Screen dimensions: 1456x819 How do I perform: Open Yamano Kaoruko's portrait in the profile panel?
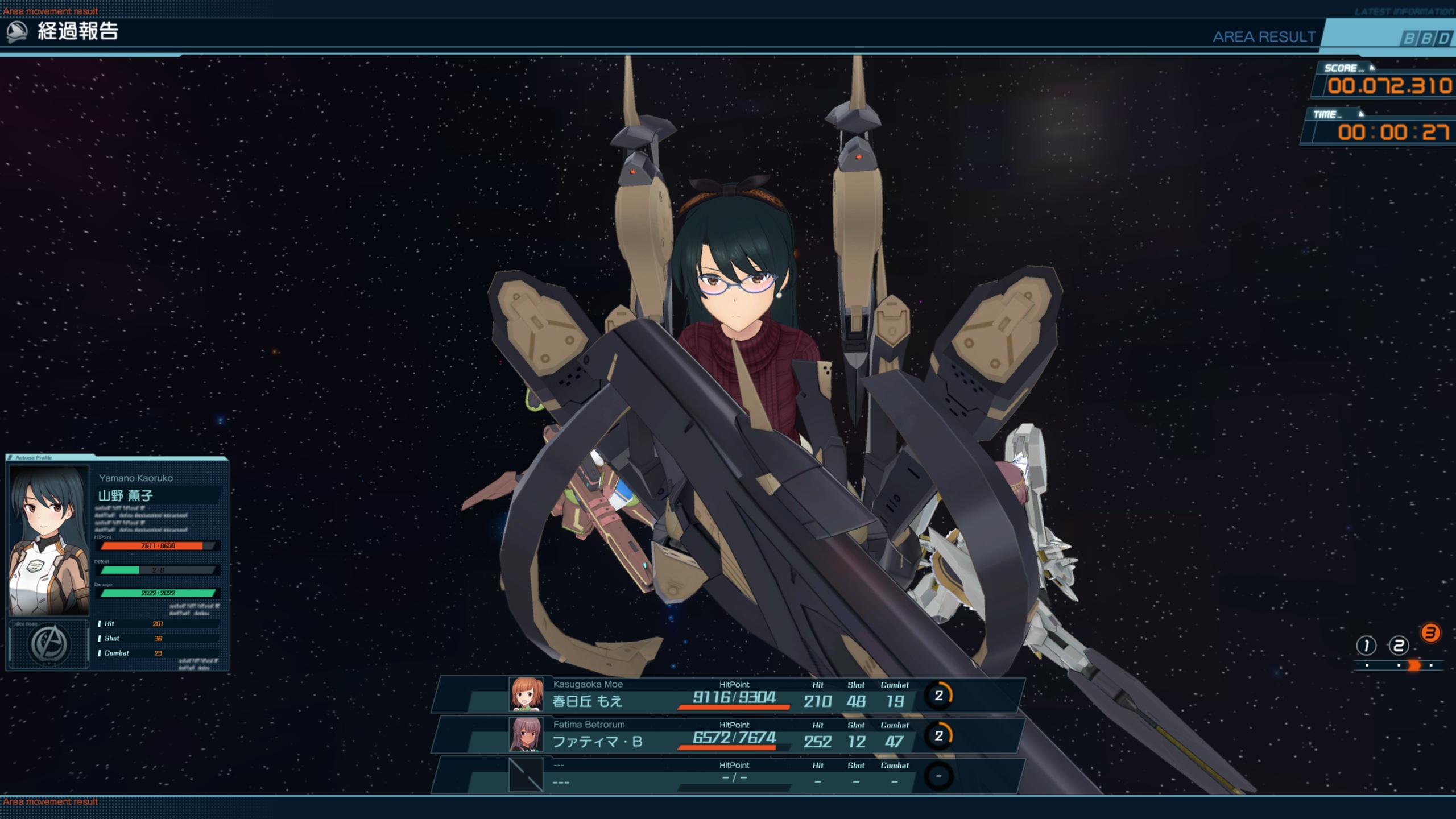pyautogui.click(x=49, y=540)
